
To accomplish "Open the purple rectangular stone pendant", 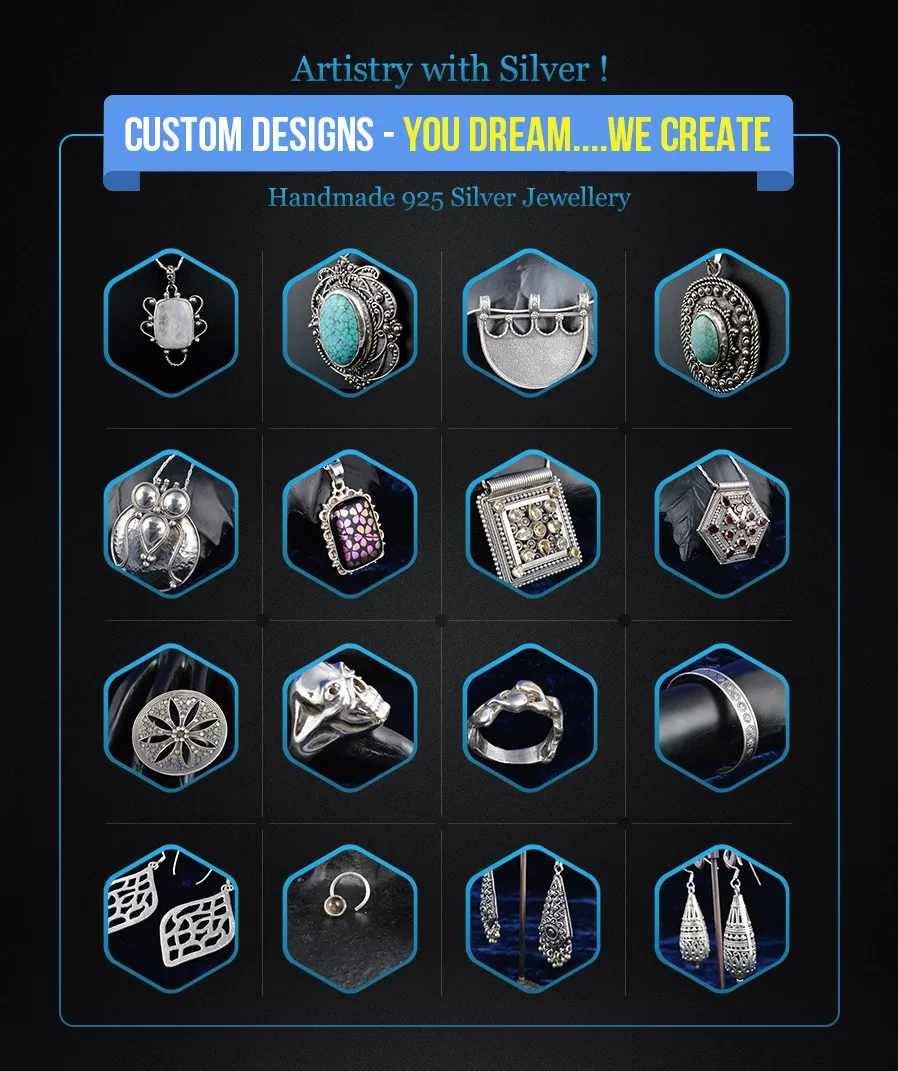I will tap(350, 522).
